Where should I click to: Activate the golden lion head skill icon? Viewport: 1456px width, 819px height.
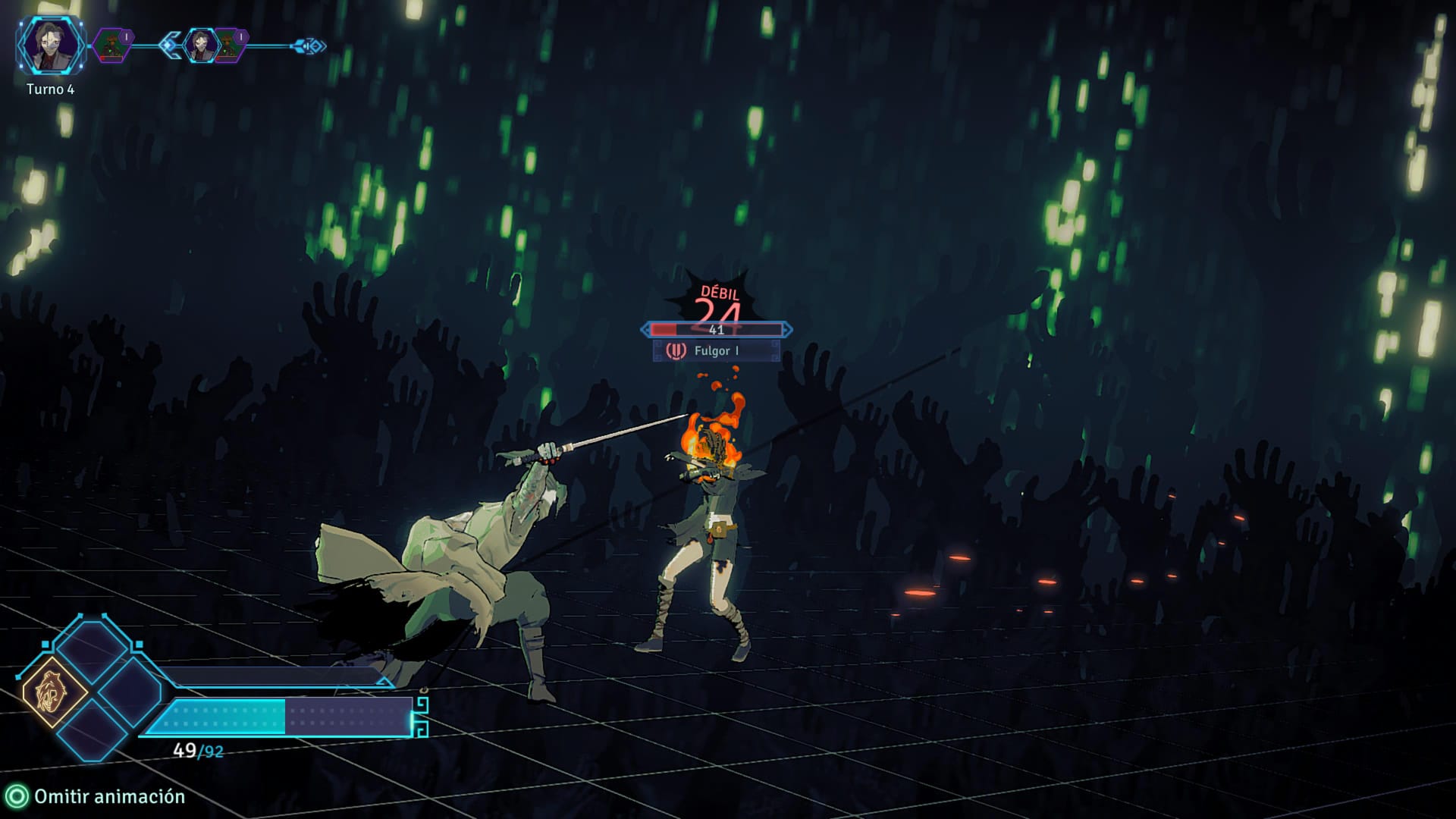55,693
